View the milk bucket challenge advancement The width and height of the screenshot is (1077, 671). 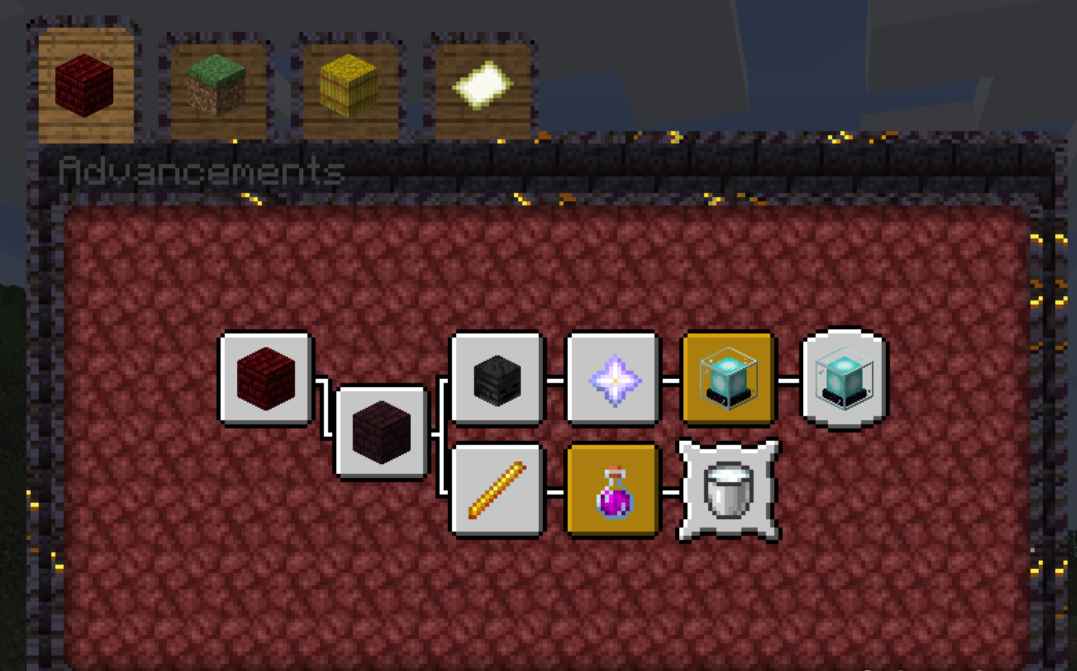(x=728, y=491)
